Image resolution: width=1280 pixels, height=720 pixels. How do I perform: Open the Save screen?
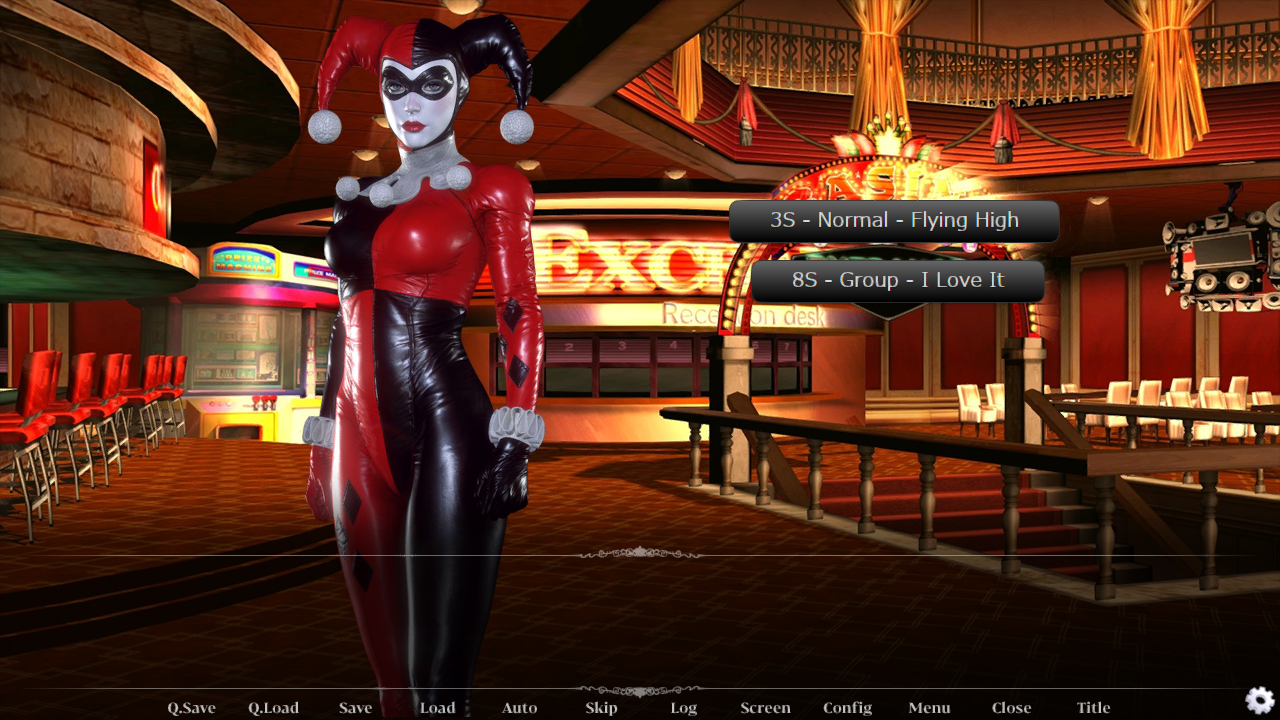click(355, 708)
